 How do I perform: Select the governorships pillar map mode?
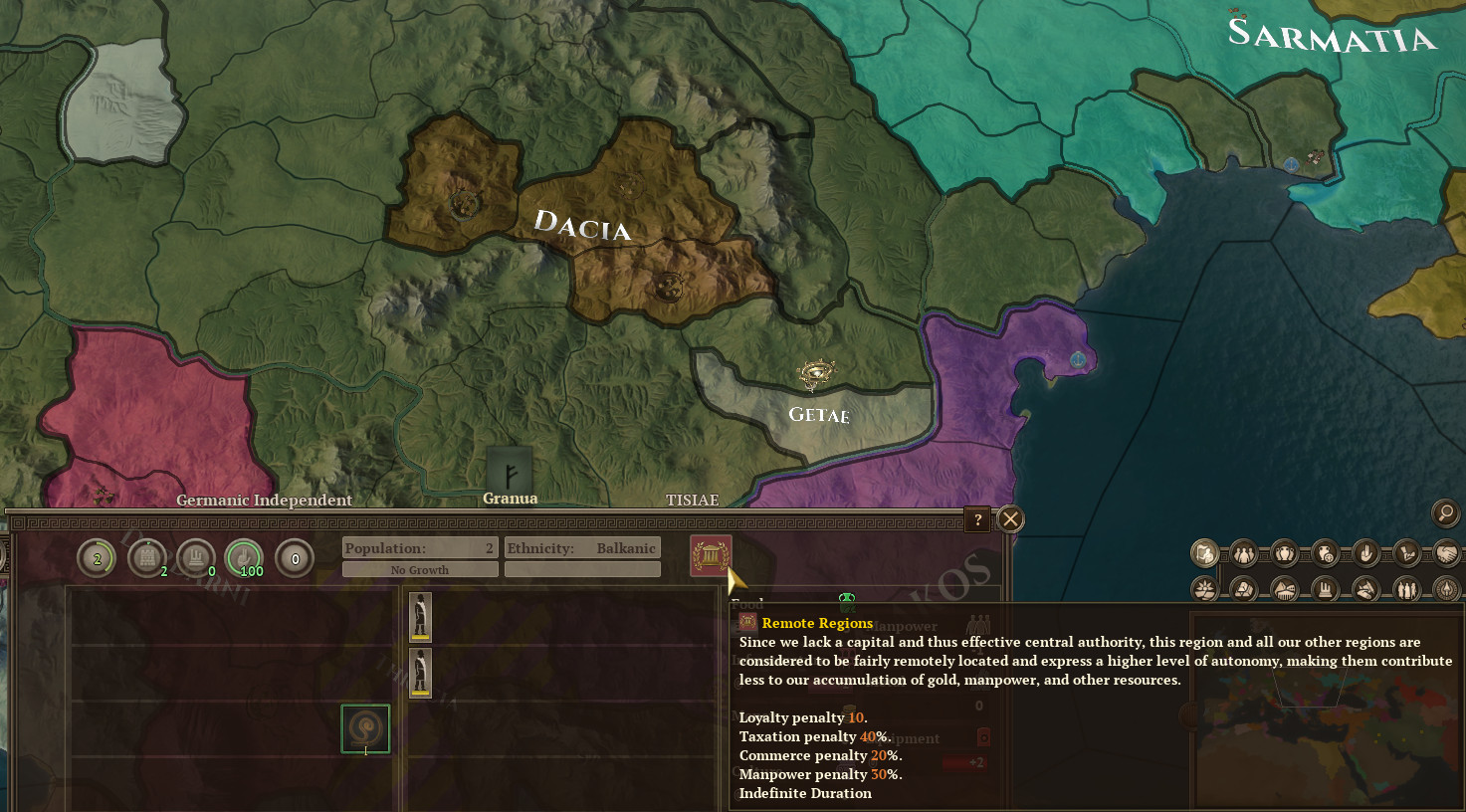(x=1325, y=589)
